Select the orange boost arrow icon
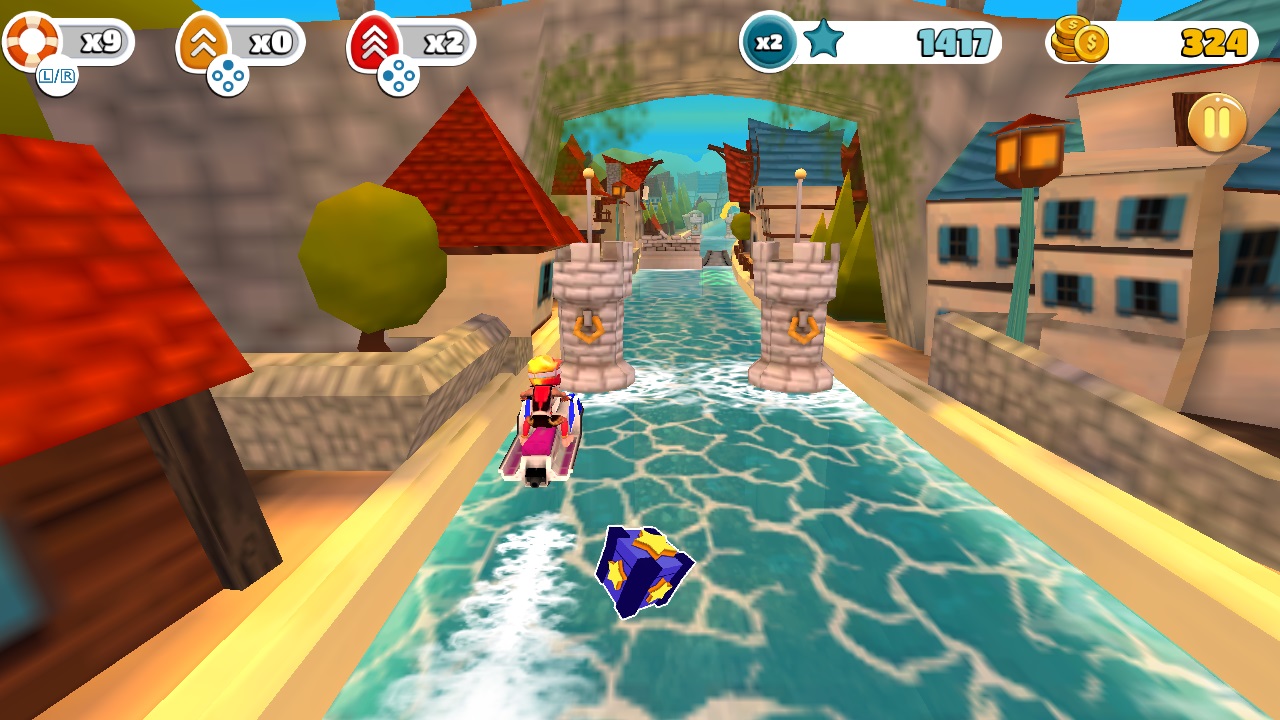 (x=203, y=40)
